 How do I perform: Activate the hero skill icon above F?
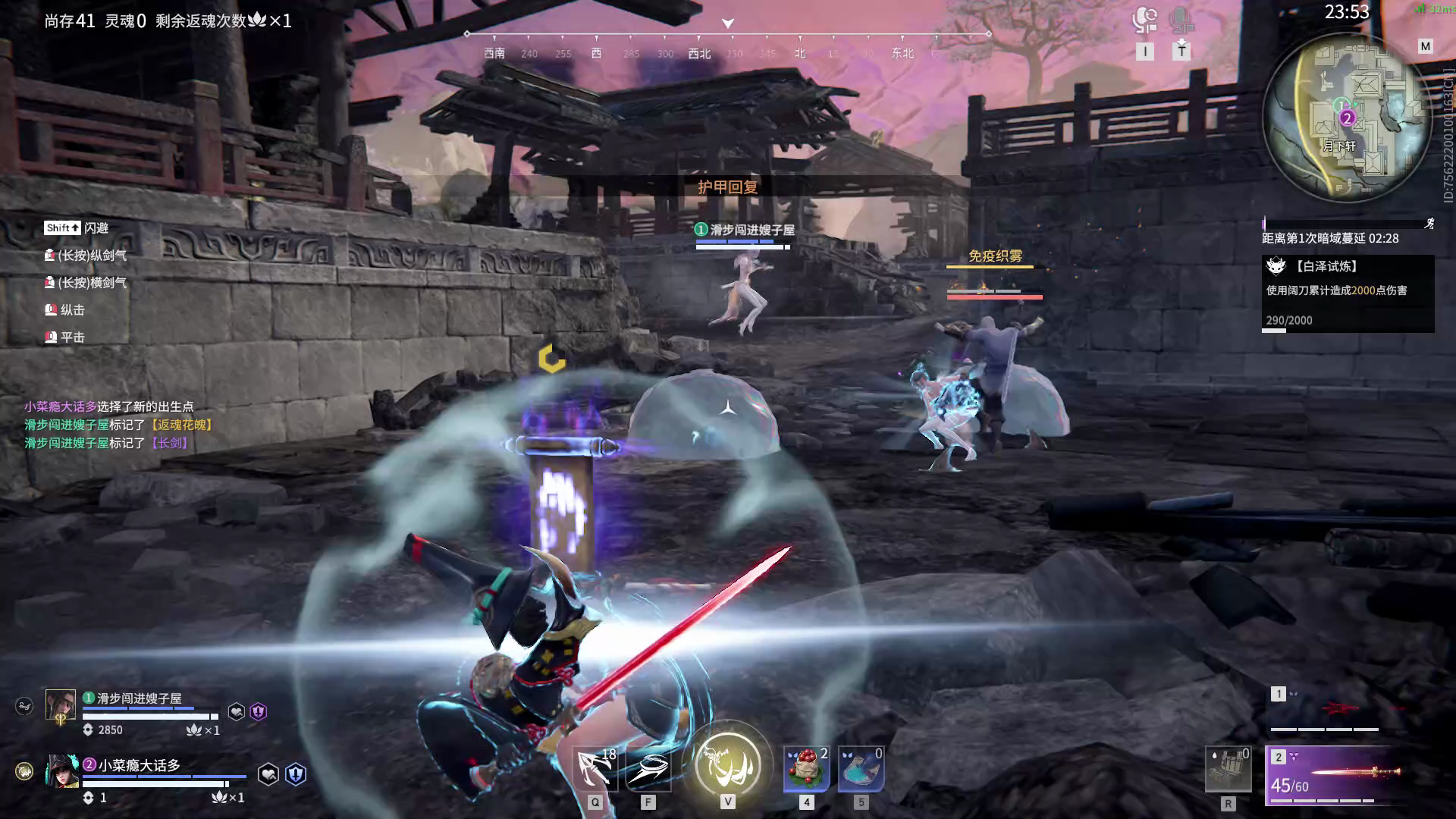pyautogui.click(x=648, y=770)
